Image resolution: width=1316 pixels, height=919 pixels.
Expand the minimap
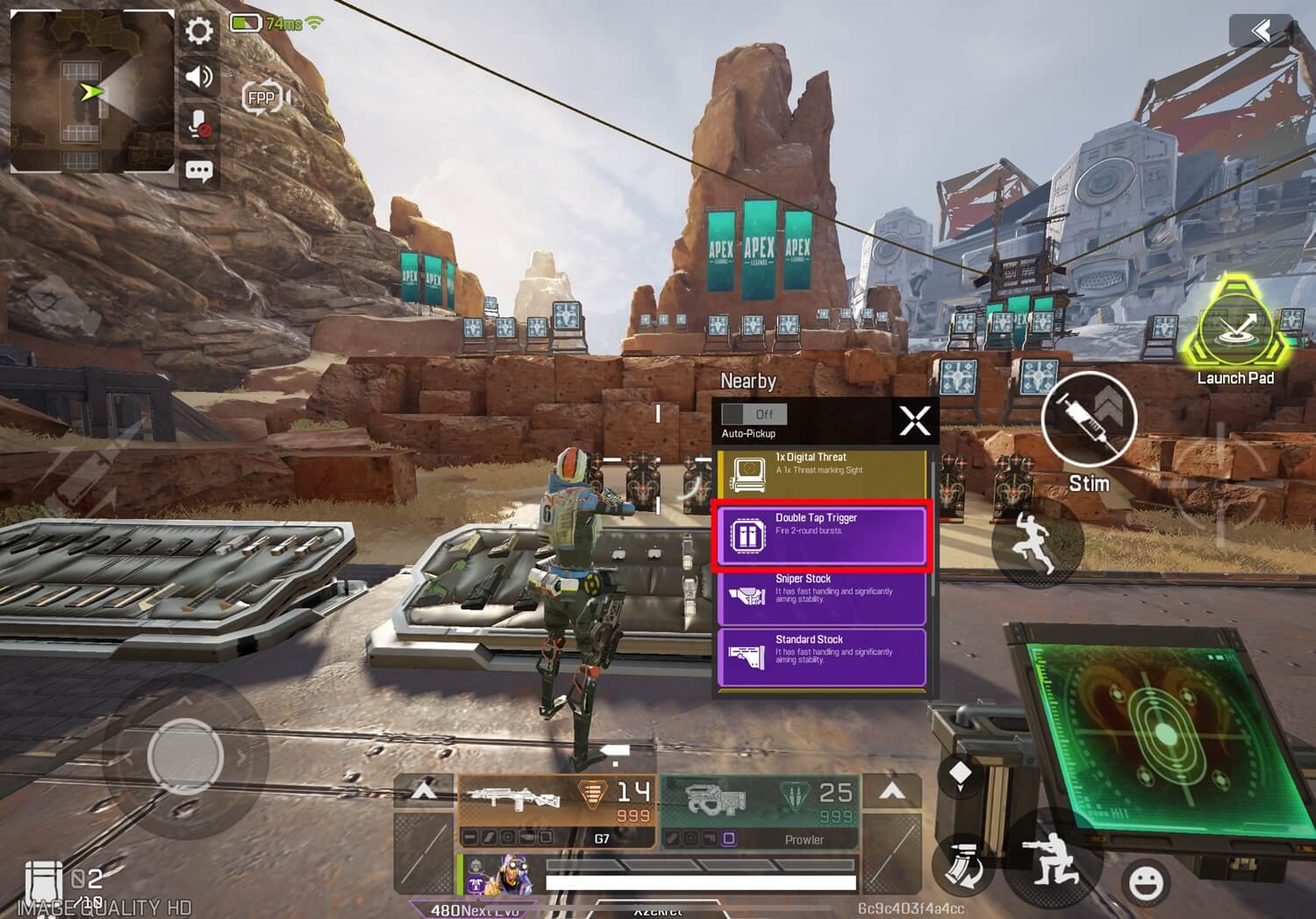click(92, 90)
